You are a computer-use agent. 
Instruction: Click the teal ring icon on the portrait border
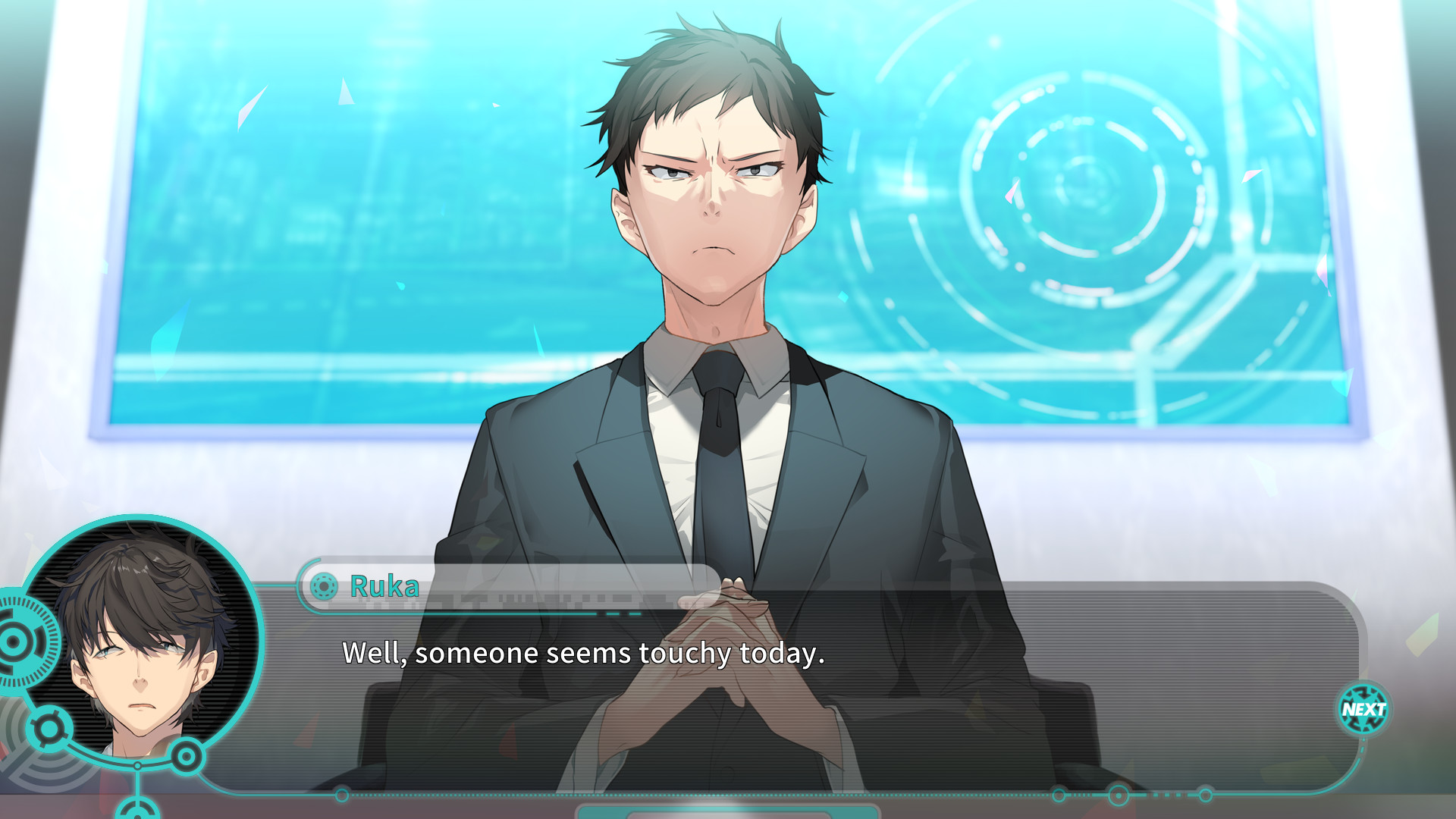click(x=186, y=756)
